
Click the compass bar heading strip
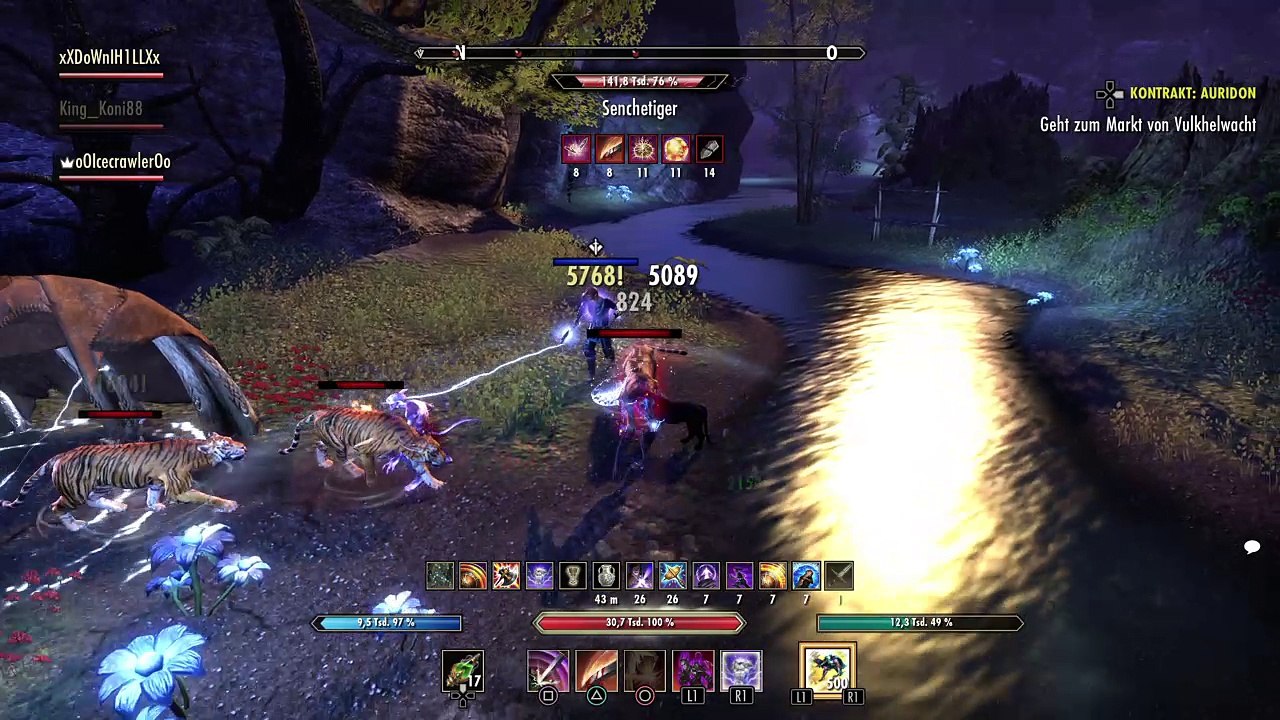[x=640, y=53]
